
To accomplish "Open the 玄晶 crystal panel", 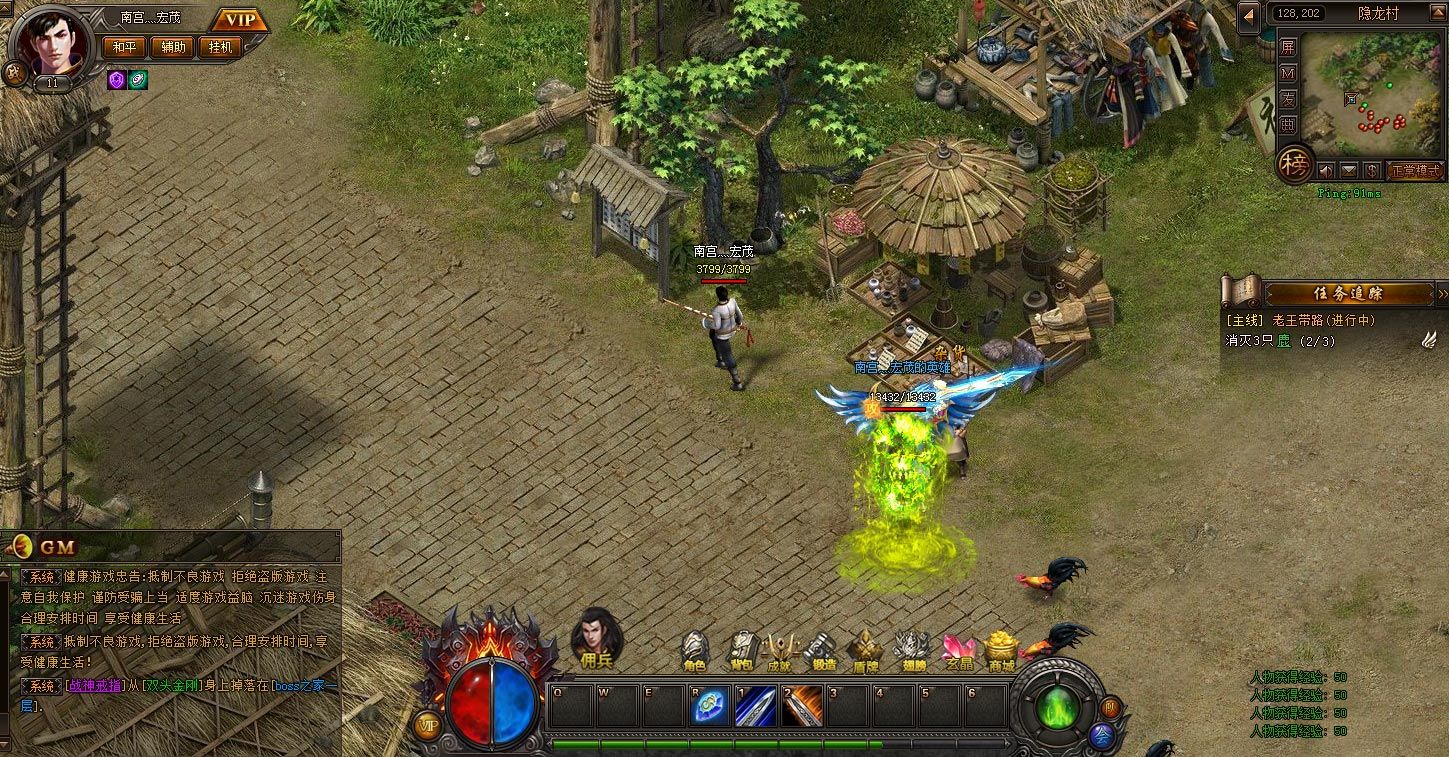I will point(959,651).
